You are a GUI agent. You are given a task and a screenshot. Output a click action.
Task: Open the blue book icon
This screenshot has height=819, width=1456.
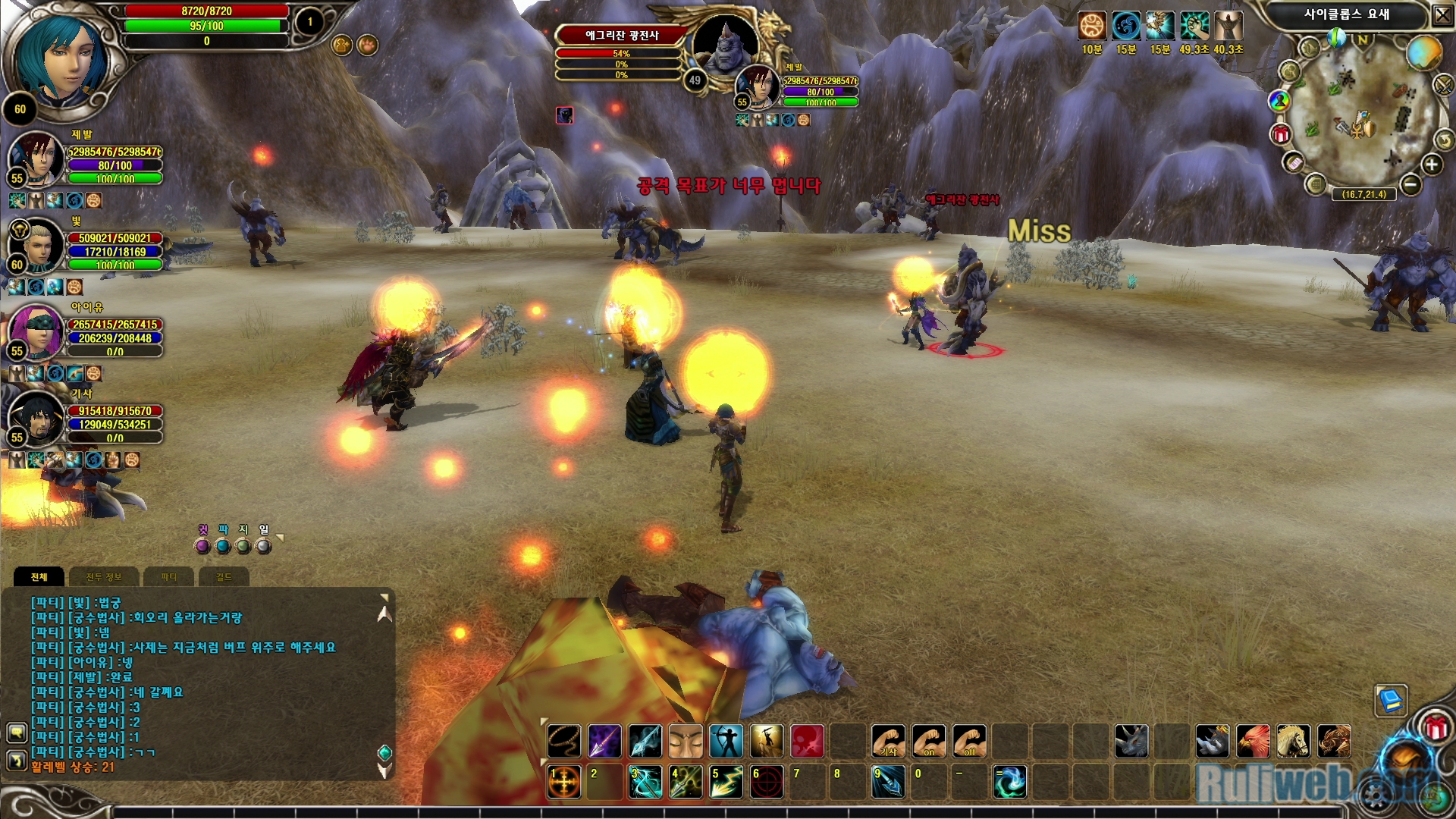point(1392,700)
